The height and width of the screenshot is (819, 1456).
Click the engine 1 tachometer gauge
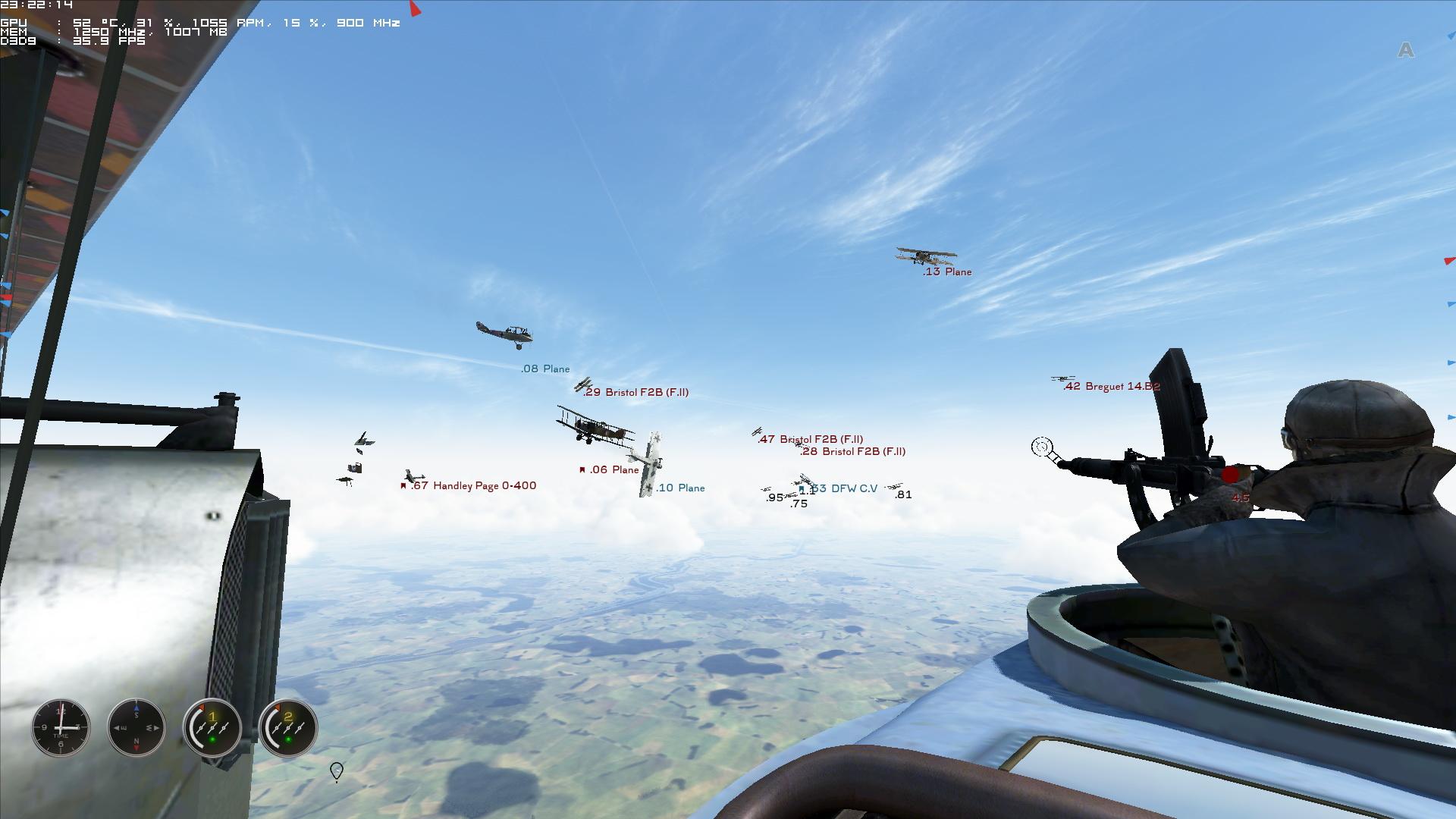212,728
